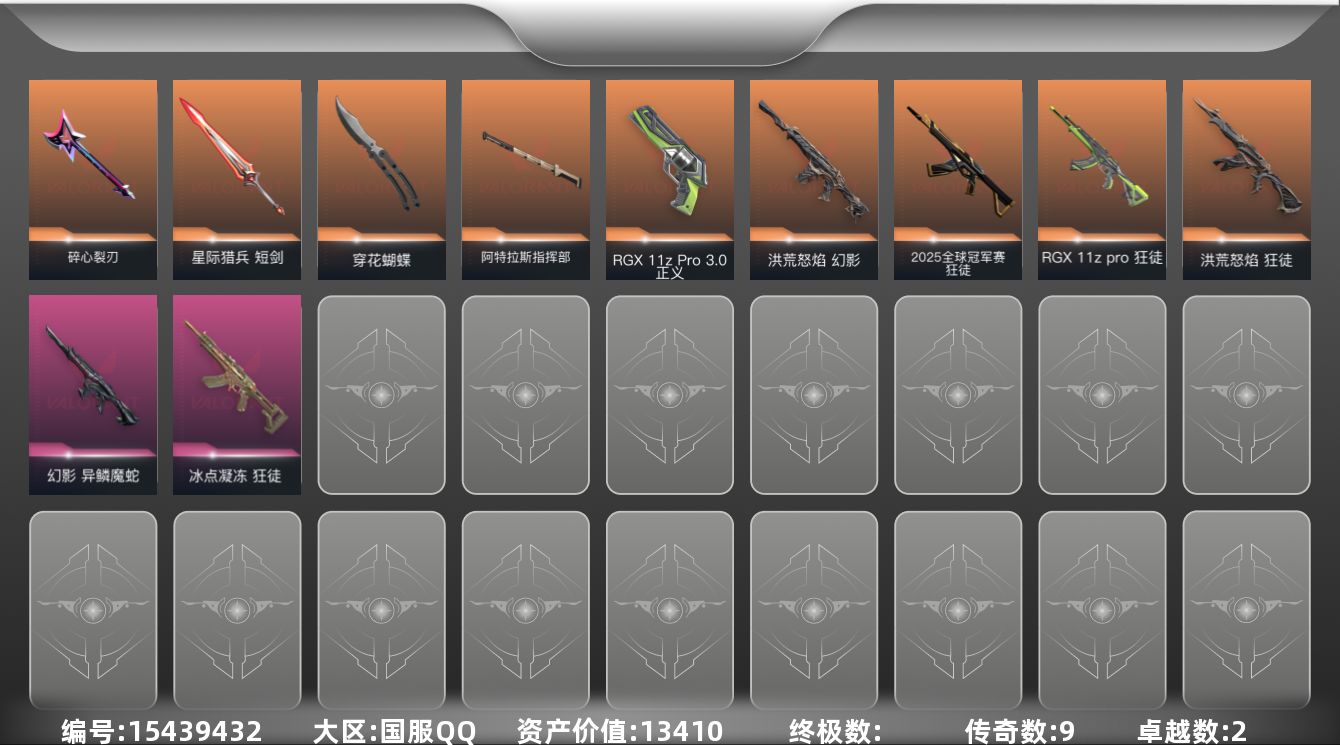Click the empty slot beside 冰点凝冻 狂徒
This screenshot has width=1340, height=745.
click(381, 395)
